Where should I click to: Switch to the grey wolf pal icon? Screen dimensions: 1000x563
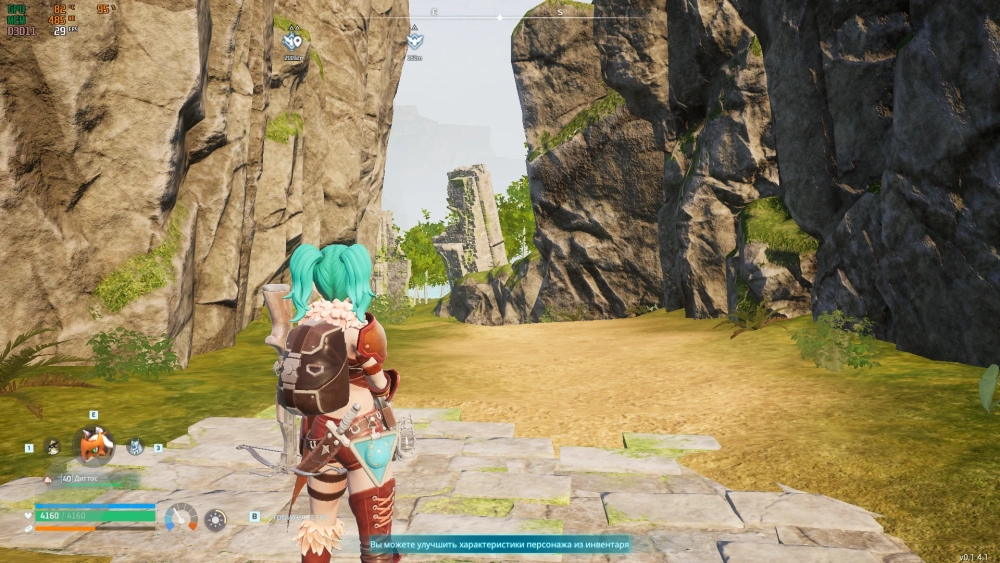135,447
